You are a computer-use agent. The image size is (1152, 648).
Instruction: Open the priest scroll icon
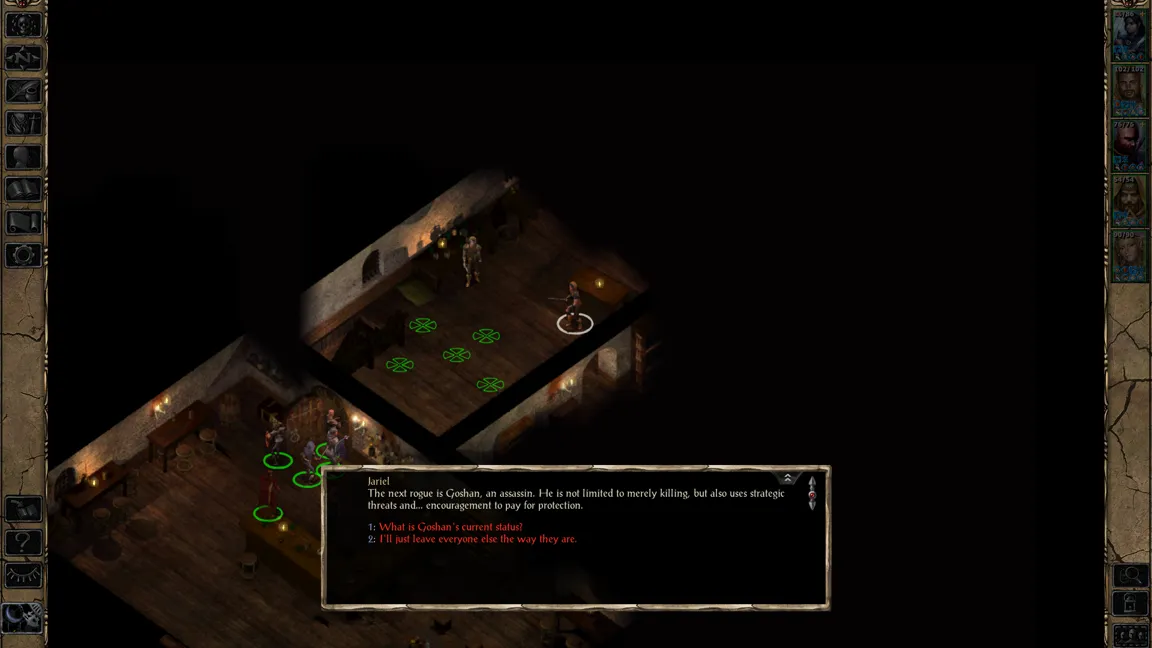pos(24,222)
